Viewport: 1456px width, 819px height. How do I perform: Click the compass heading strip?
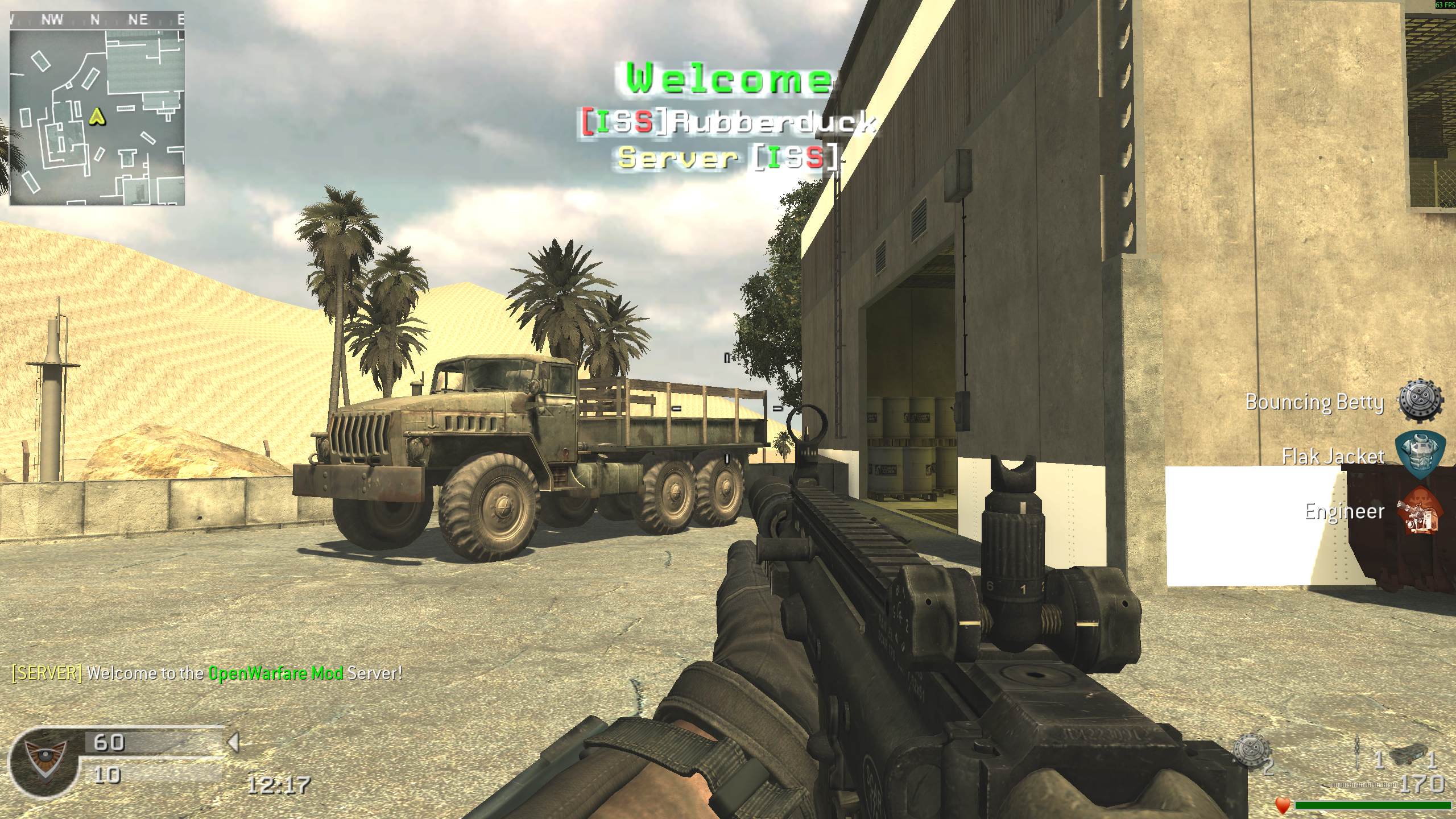pos(97,20)
